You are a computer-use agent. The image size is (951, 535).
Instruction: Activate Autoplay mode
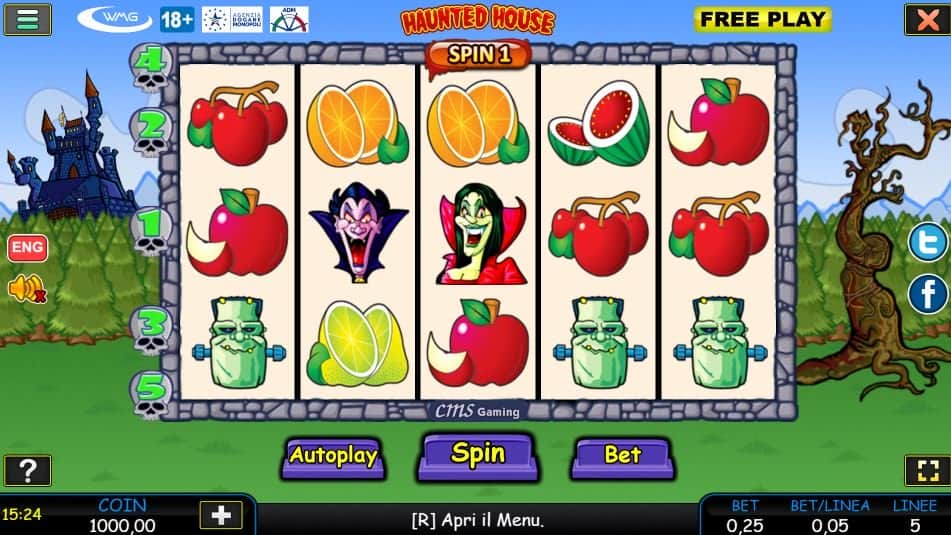pyautogui.click(x=333, y=456)
